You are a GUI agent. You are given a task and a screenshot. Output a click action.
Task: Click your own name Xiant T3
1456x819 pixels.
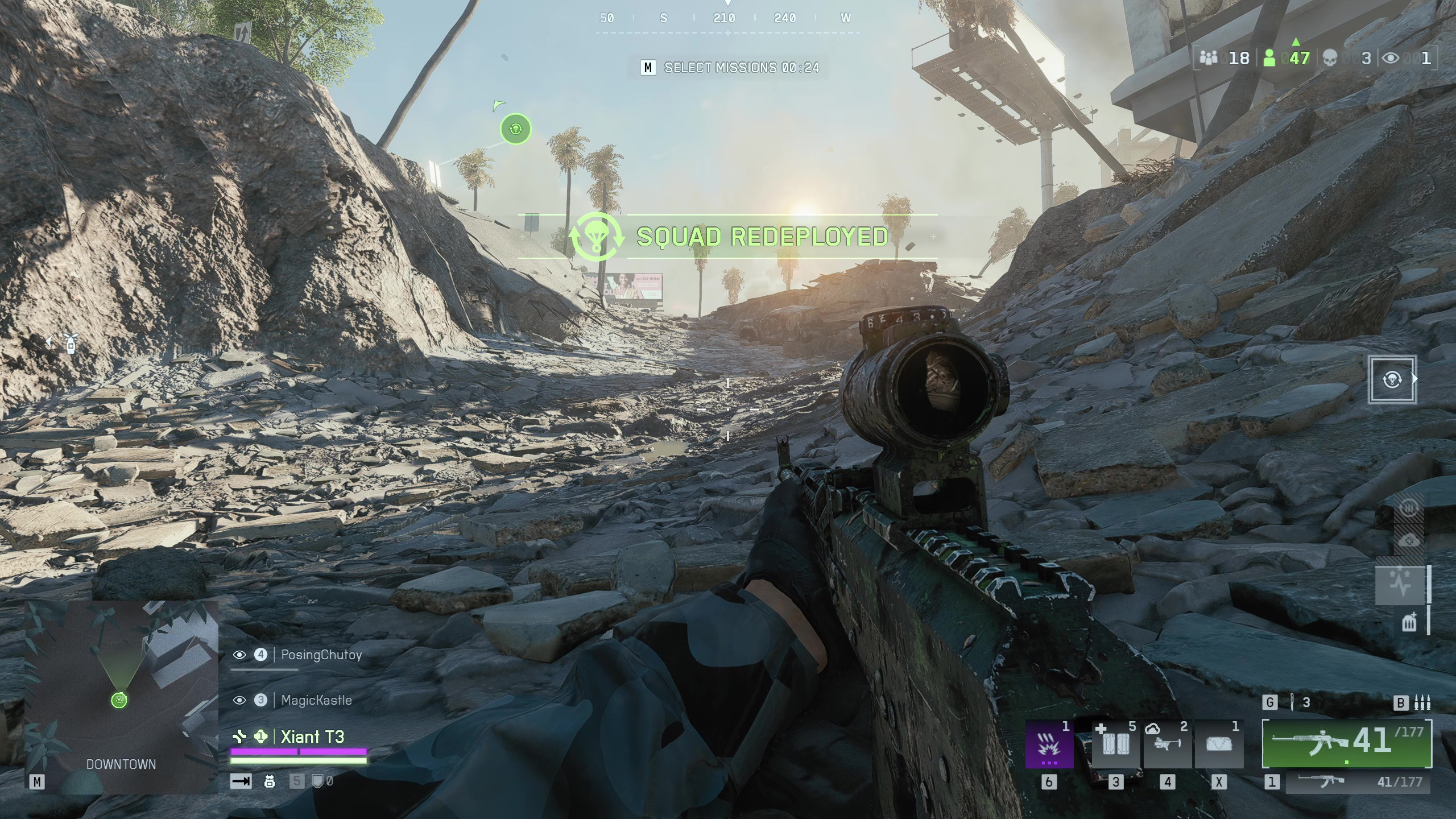312,737
